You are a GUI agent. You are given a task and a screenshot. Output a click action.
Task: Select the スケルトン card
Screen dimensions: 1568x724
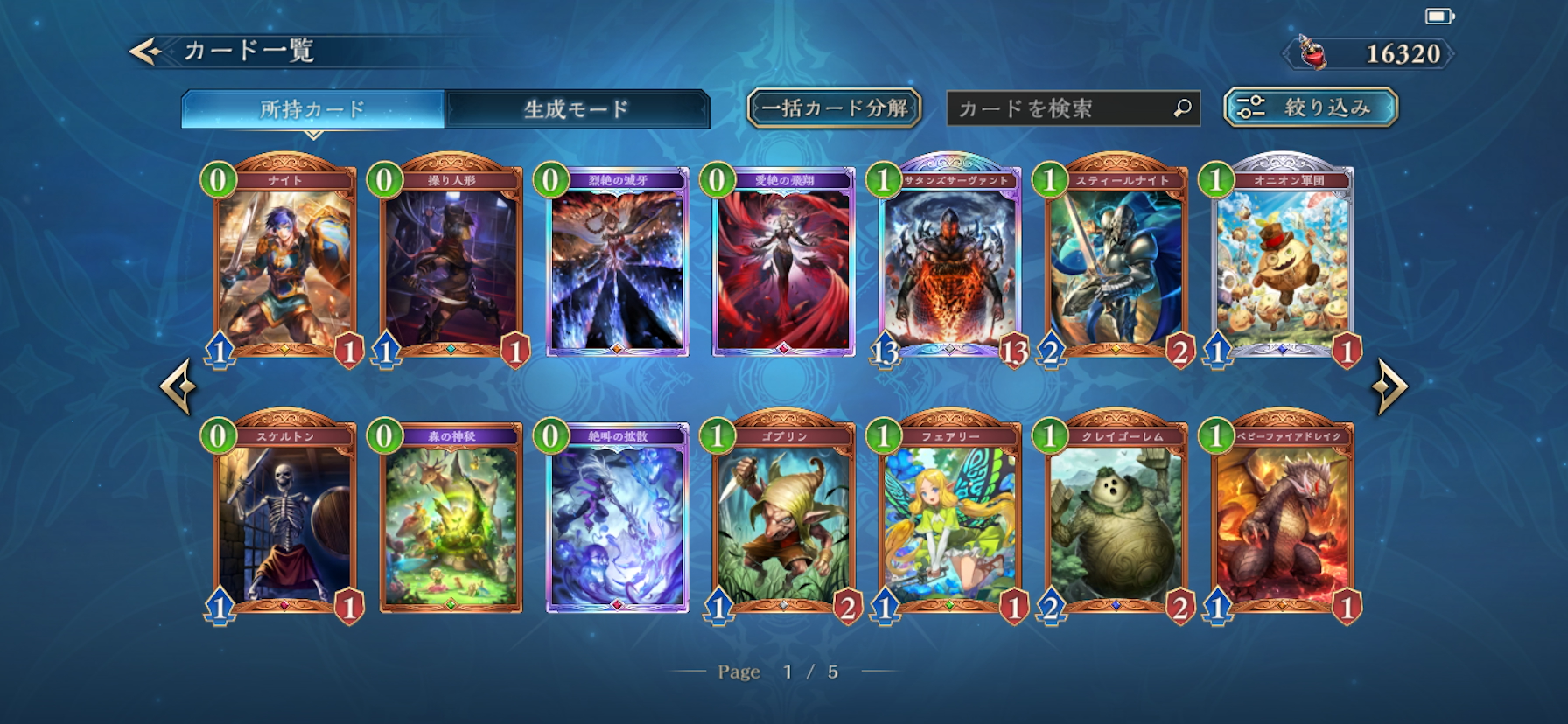(284, 518)
